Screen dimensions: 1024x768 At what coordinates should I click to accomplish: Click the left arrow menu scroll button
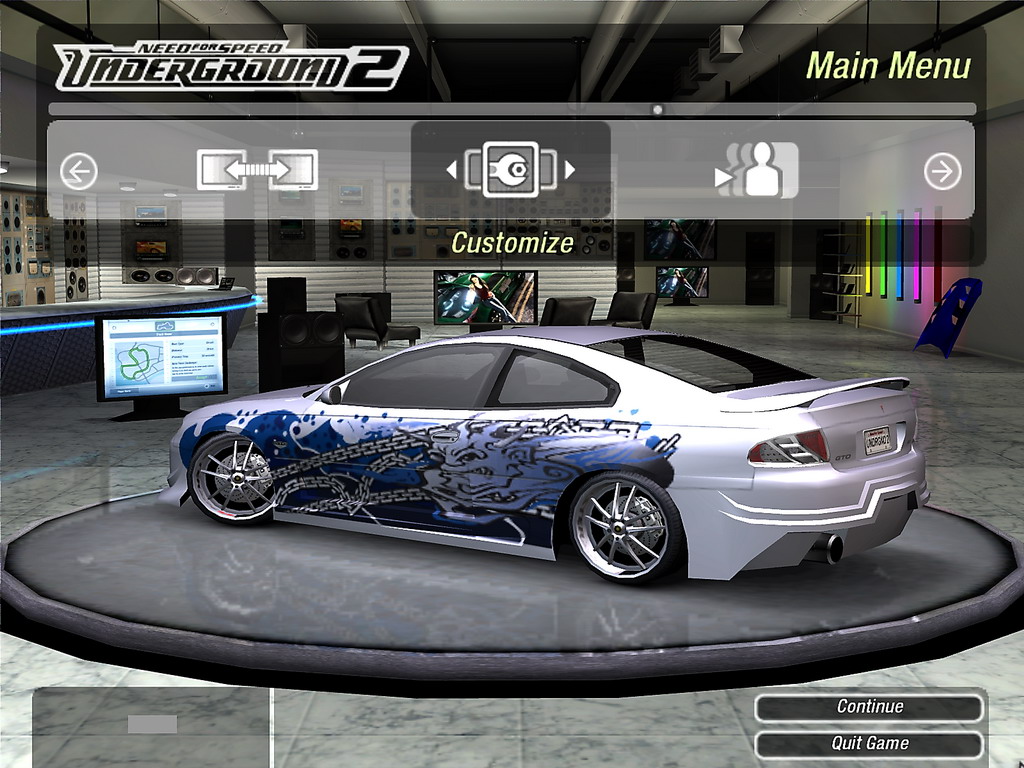coord(78,172)
